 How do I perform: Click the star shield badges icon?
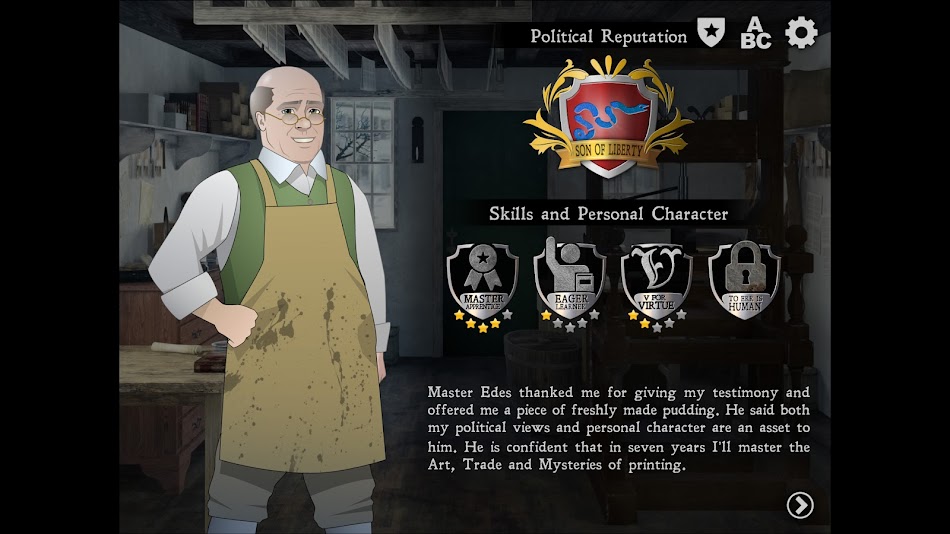click(711, 33)
